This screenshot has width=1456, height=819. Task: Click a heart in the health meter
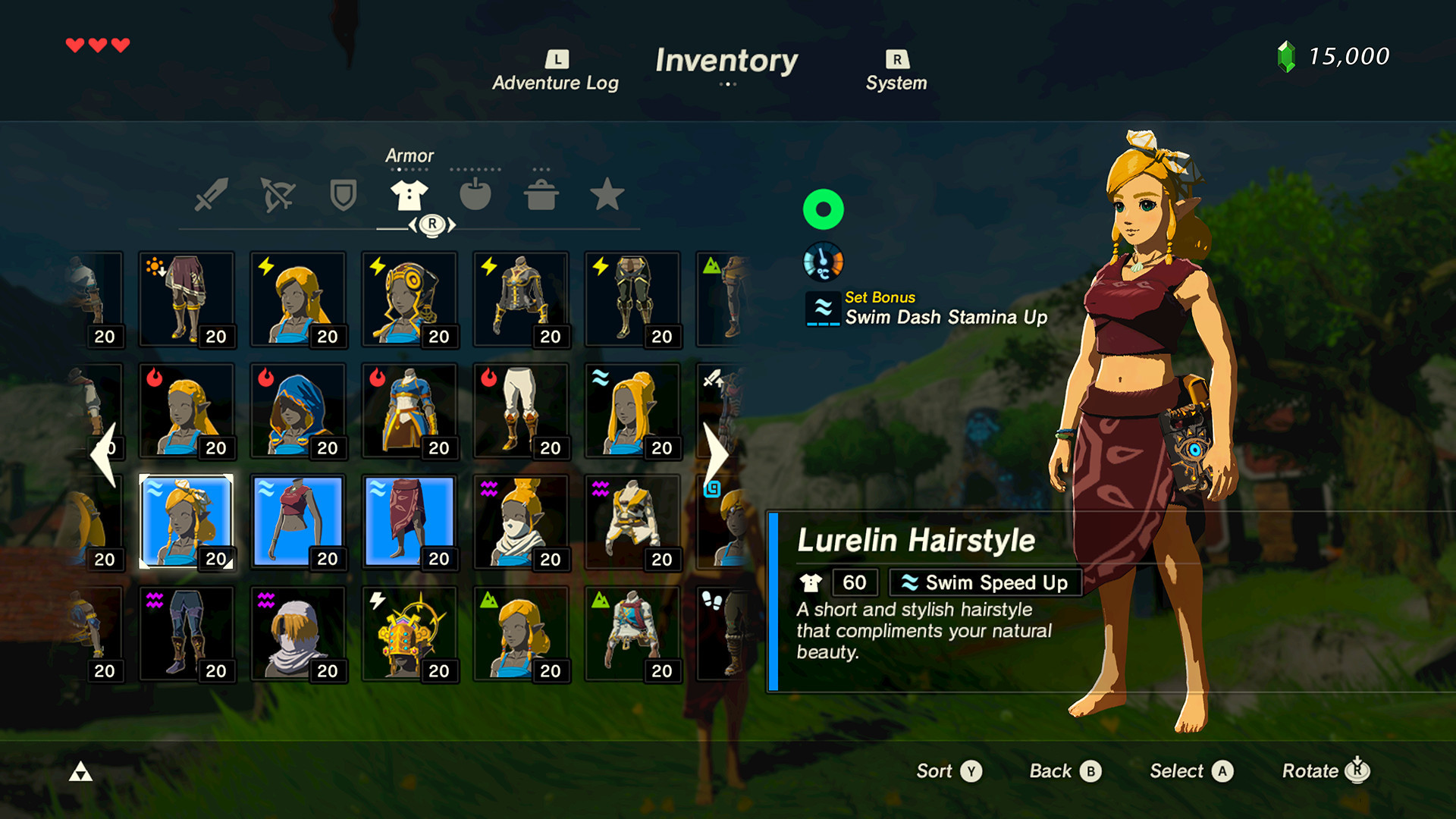[77, 44]
